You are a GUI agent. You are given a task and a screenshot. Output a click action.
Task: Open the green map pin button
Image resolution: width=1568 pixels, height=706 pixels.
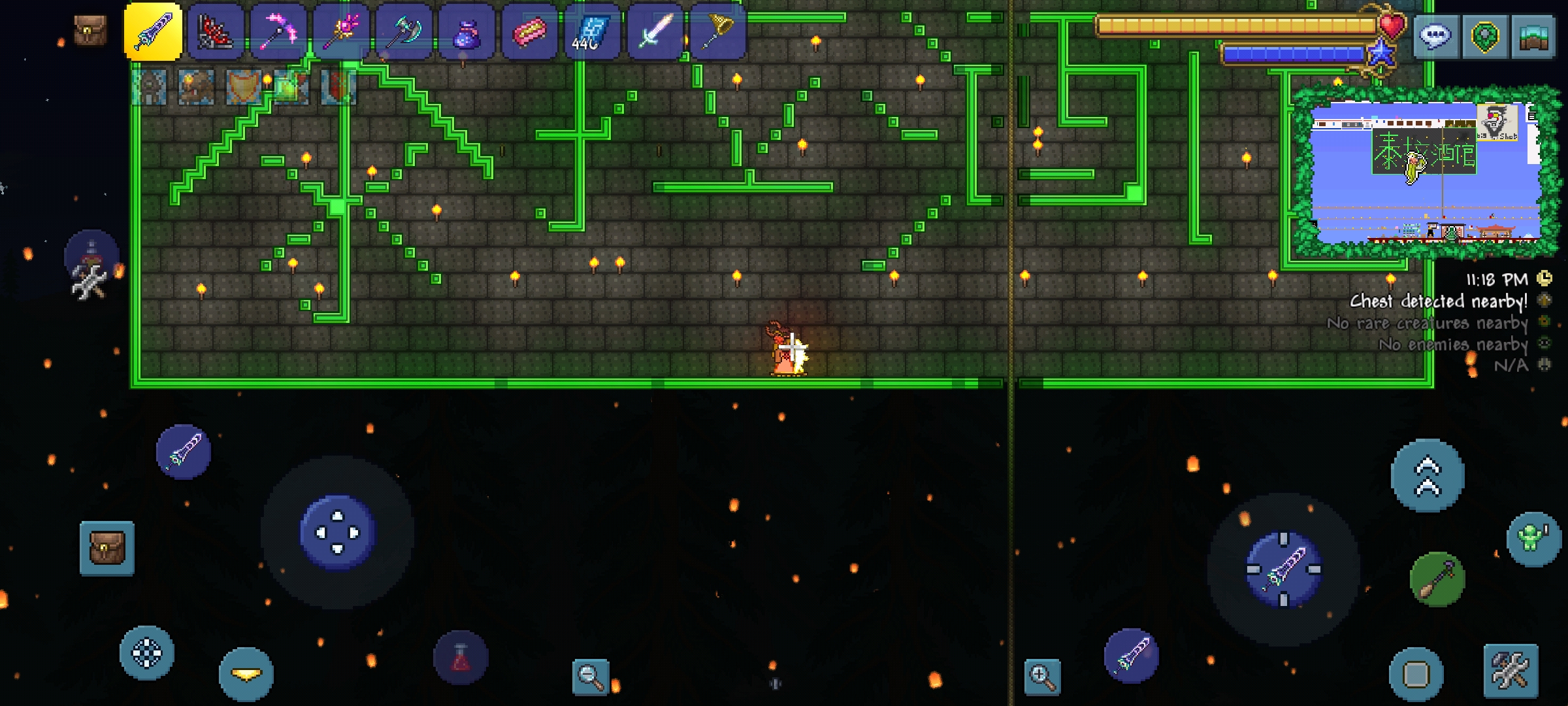point(1484,36)
